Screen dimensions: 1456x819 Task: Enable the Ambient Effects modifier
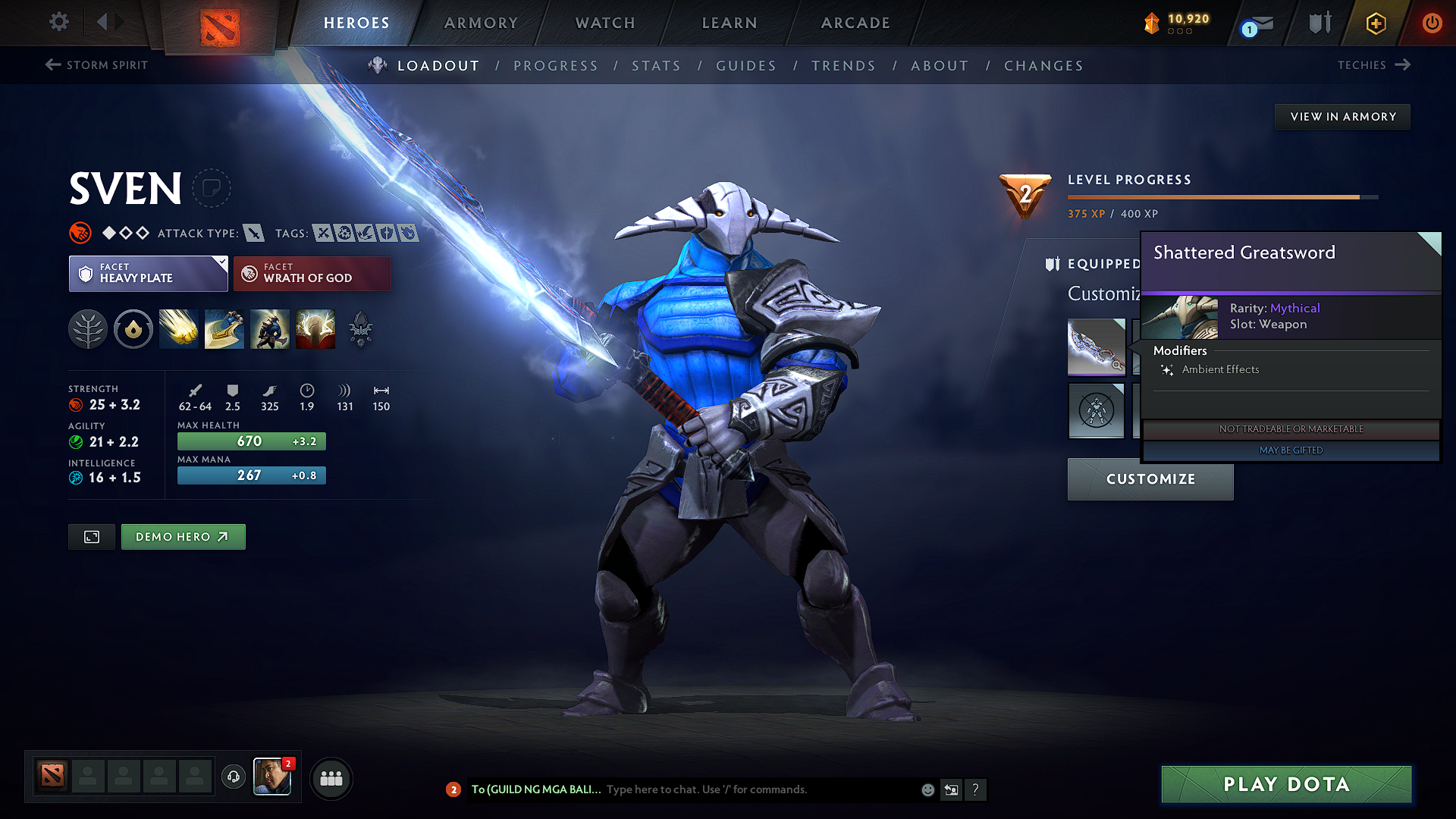(1221, 369)
